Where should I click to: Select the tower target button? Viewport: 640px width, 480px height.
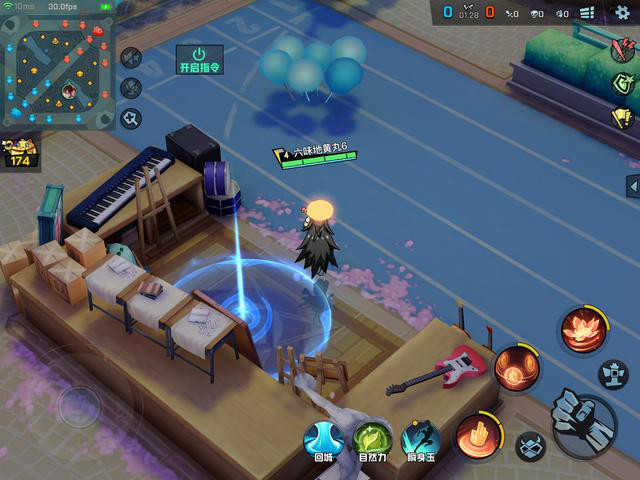point(613,374)
